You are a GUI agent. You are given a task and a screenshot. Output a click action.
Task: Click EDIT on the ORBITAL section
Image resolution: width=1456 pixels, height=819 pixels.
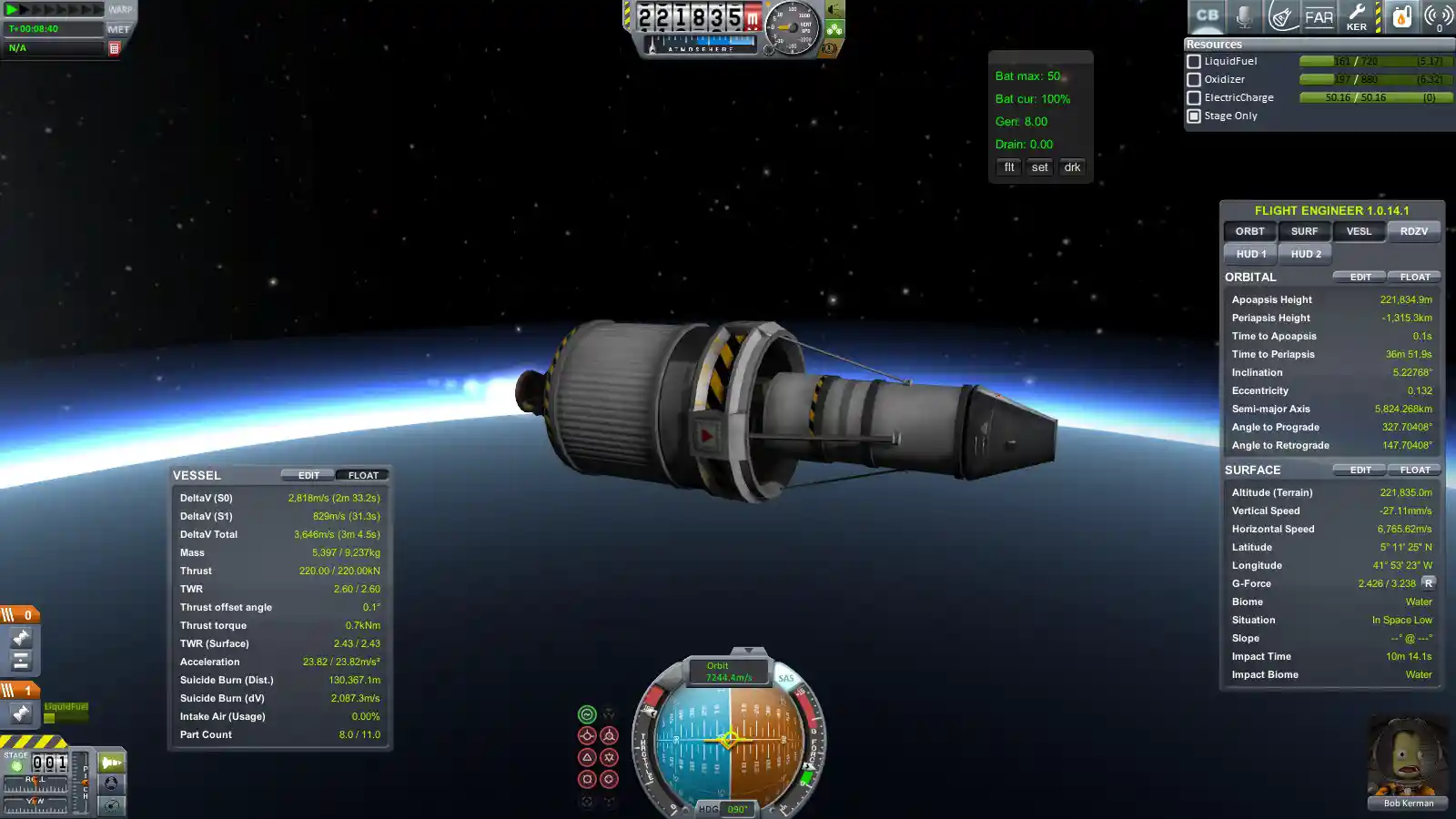[1360, 277]
